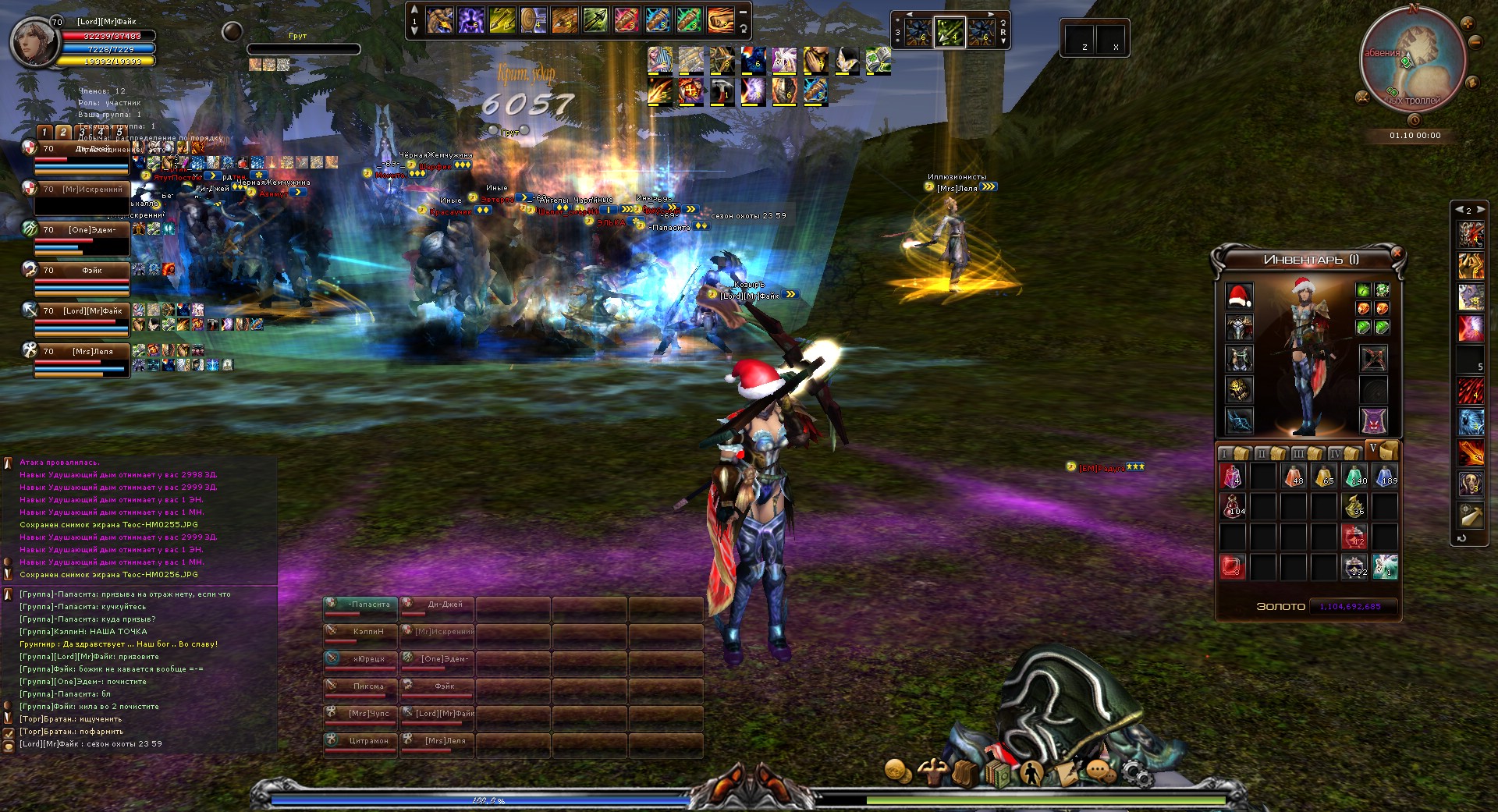Image resolution: width=1498 pixels, height=812 pixels.
Task: Click your character portrait
Action: point(34,43)
